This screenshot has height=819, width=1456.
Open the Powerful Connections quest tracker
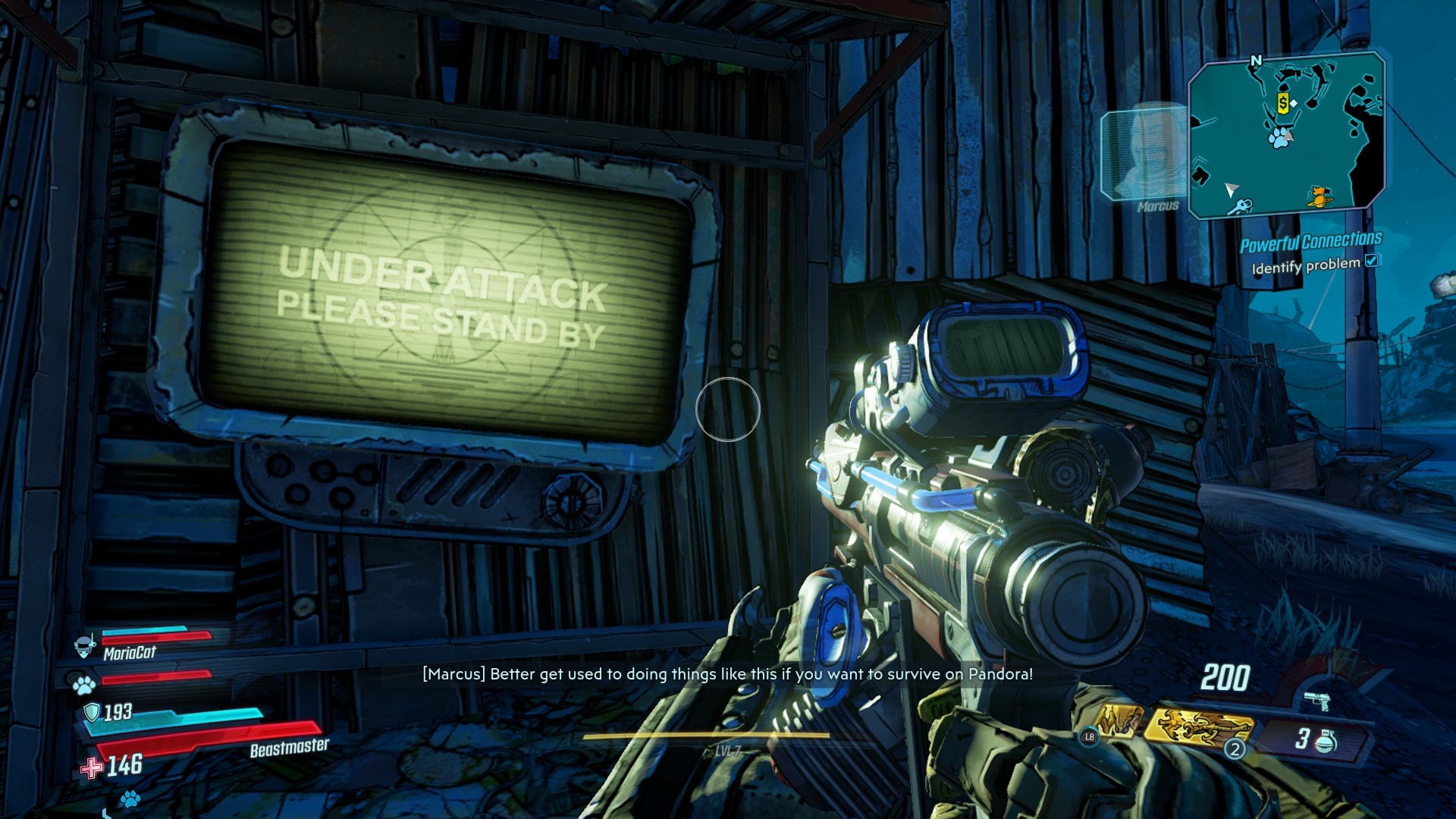1310,242
